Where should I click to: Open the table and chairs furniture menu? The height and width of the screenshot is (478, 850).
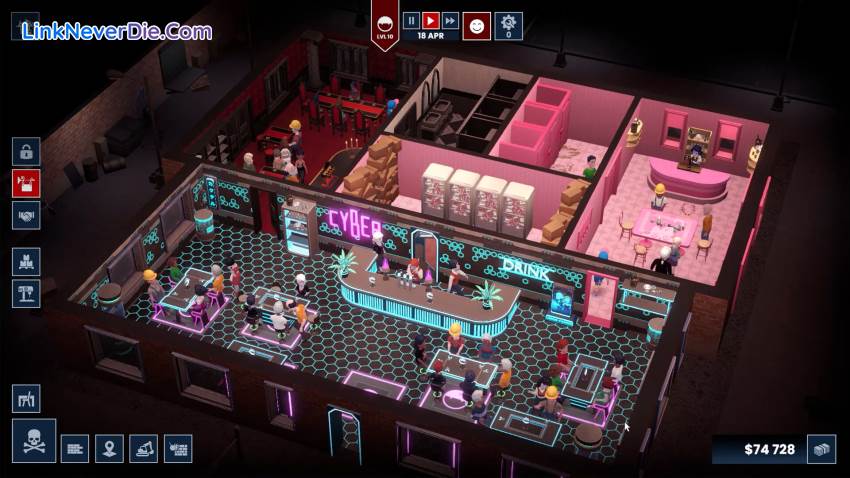click(26, 398)
